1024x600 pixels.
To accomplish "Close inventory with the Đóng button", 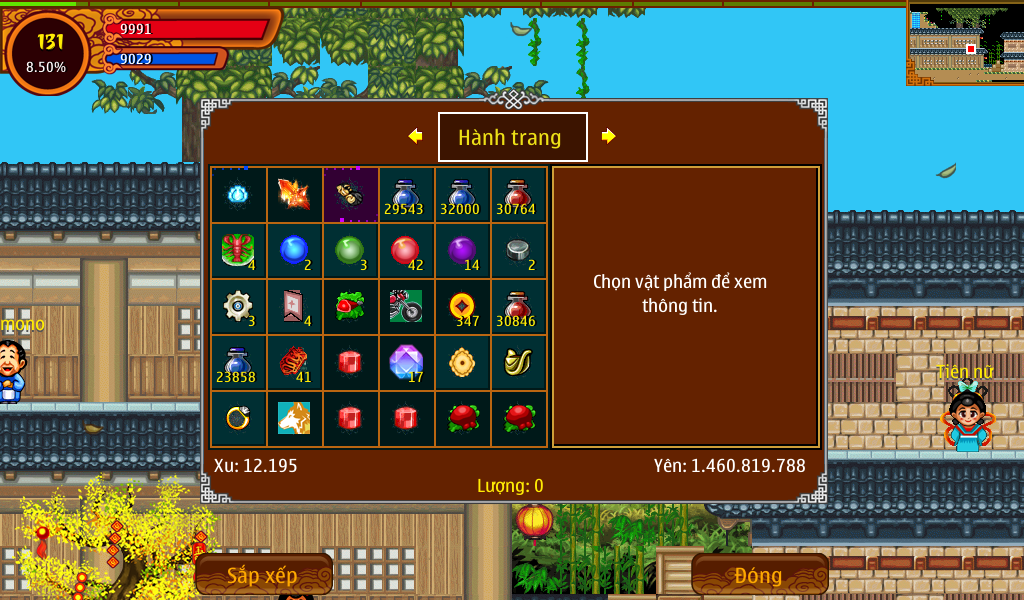I will click(x=759, y=575).
